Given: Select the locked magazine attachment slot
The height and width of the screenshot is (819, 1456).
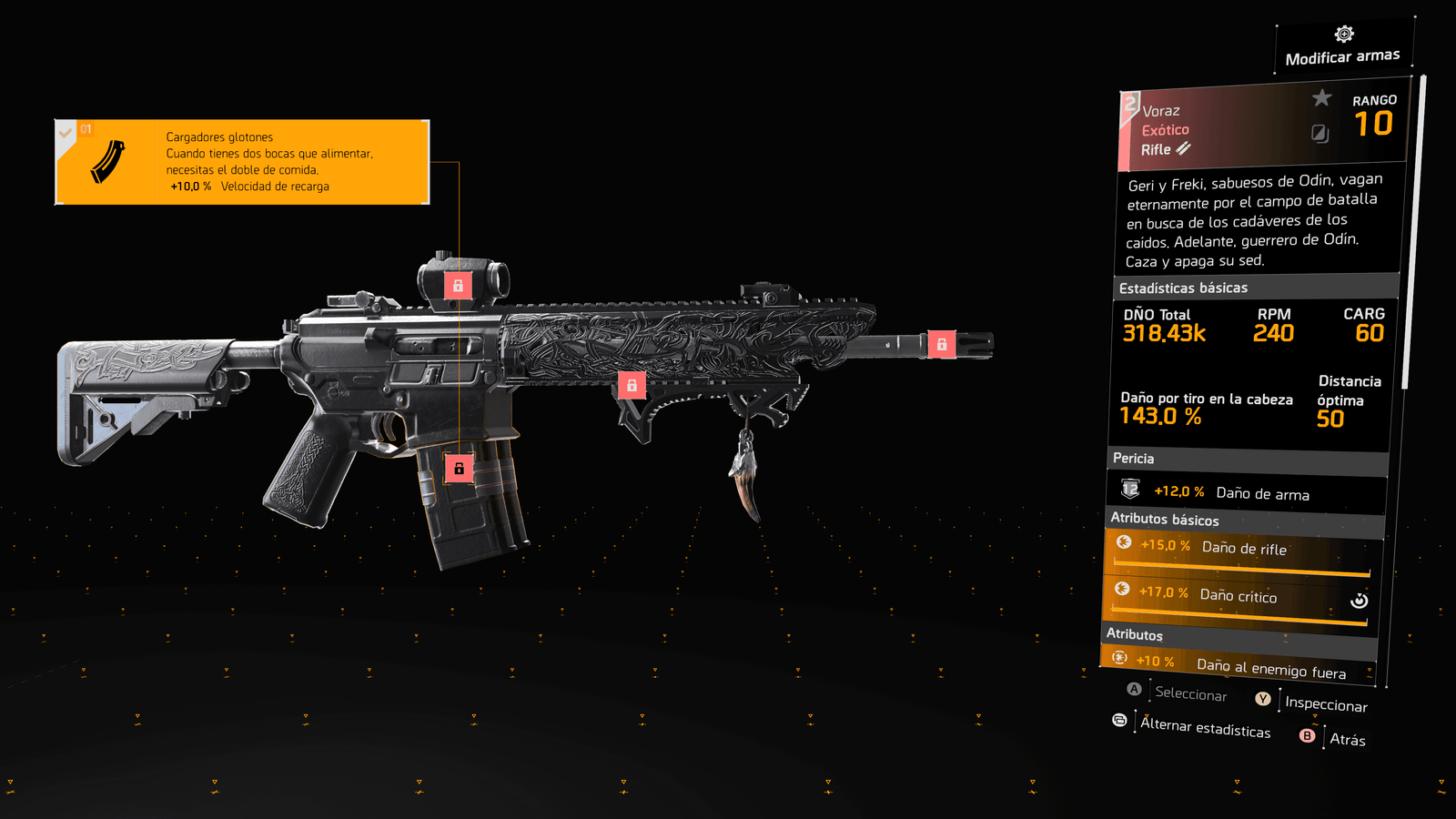Looking at the screenshot, I should 459,469.
